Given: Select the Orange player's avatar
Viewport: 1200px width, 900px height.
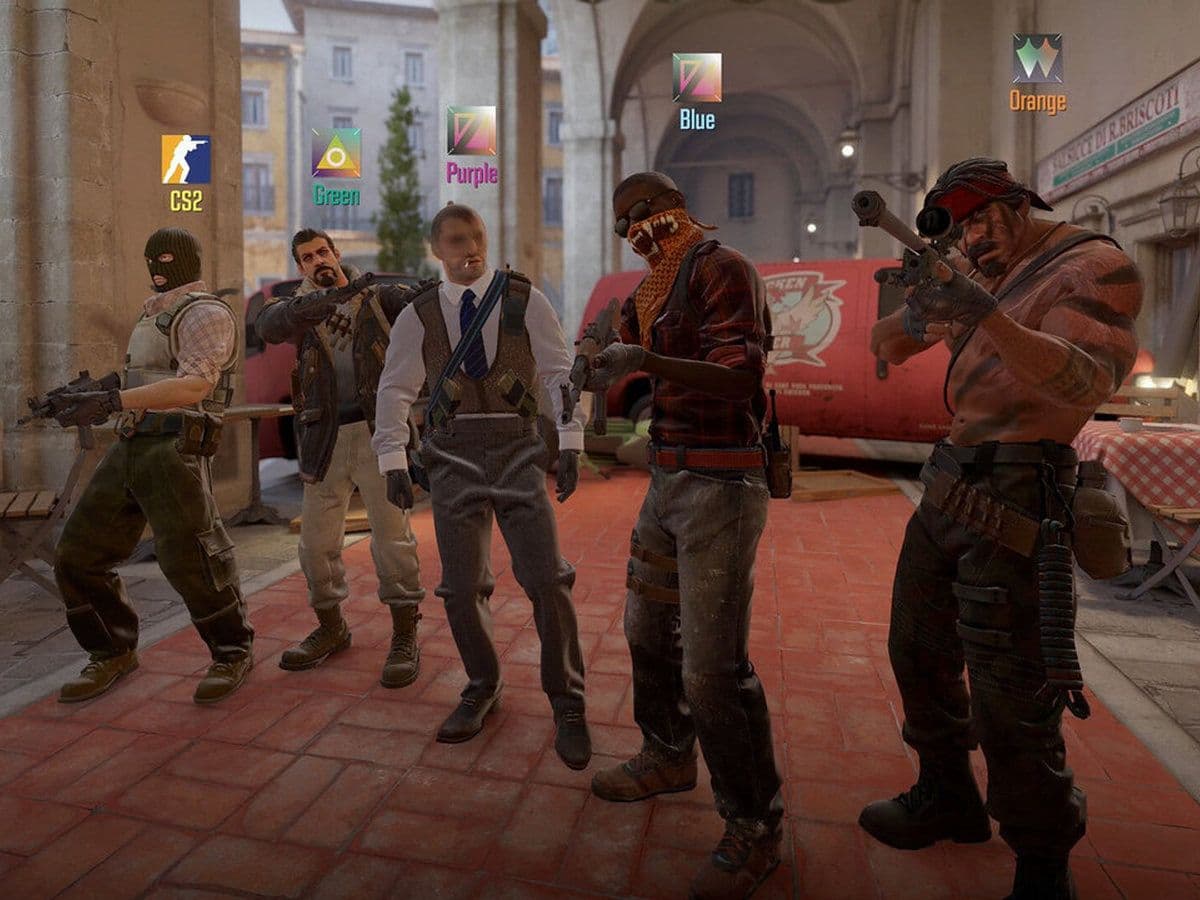Looking at the screenshot, I should (x=1037, y=59).
